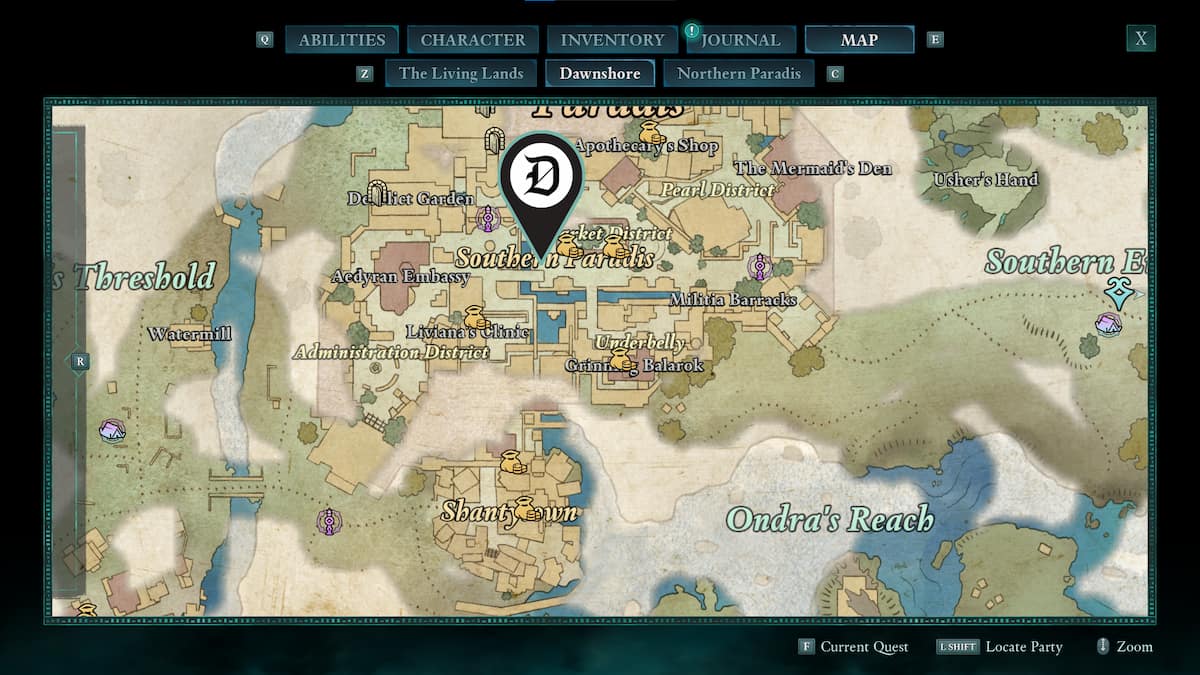Close the menu with the X button
The height and width of the screenshot is (675, 1200).
(1140, 39)
